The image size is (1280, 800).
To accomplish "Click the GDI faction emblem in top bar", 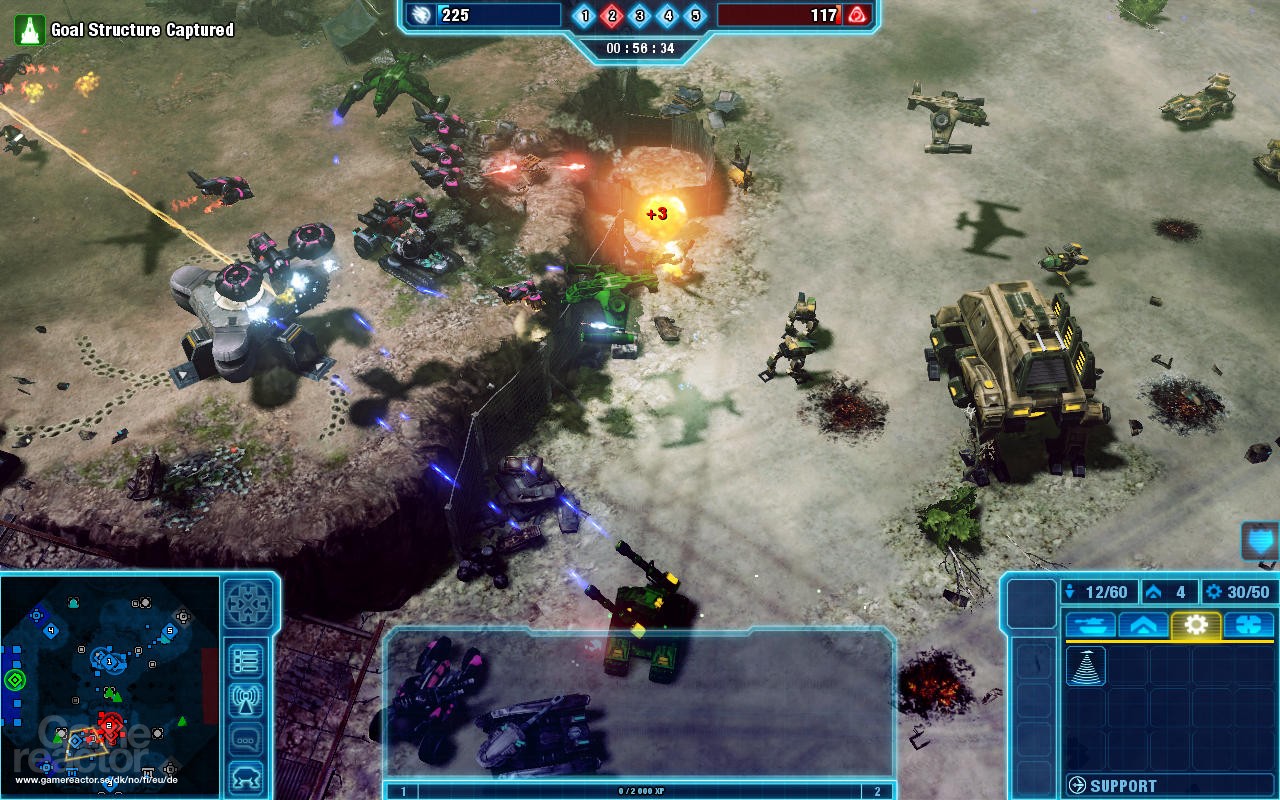I will point(423,15).
